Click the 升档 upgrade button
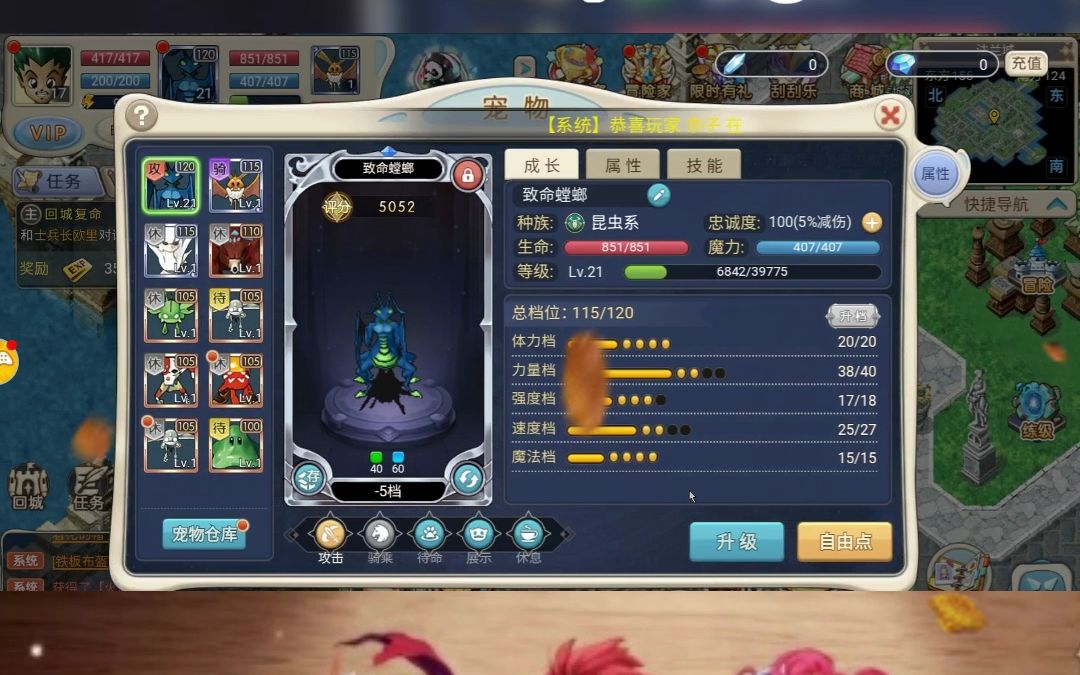1080x675 pixels. [852, 315]
